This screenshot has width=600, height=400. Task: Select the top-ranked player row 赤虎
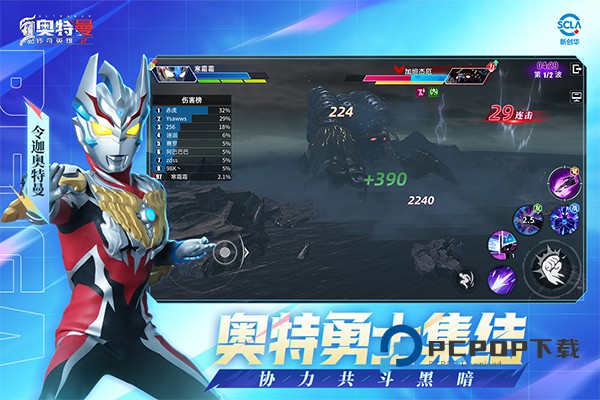pyautogui.click(x=190, y=111)
